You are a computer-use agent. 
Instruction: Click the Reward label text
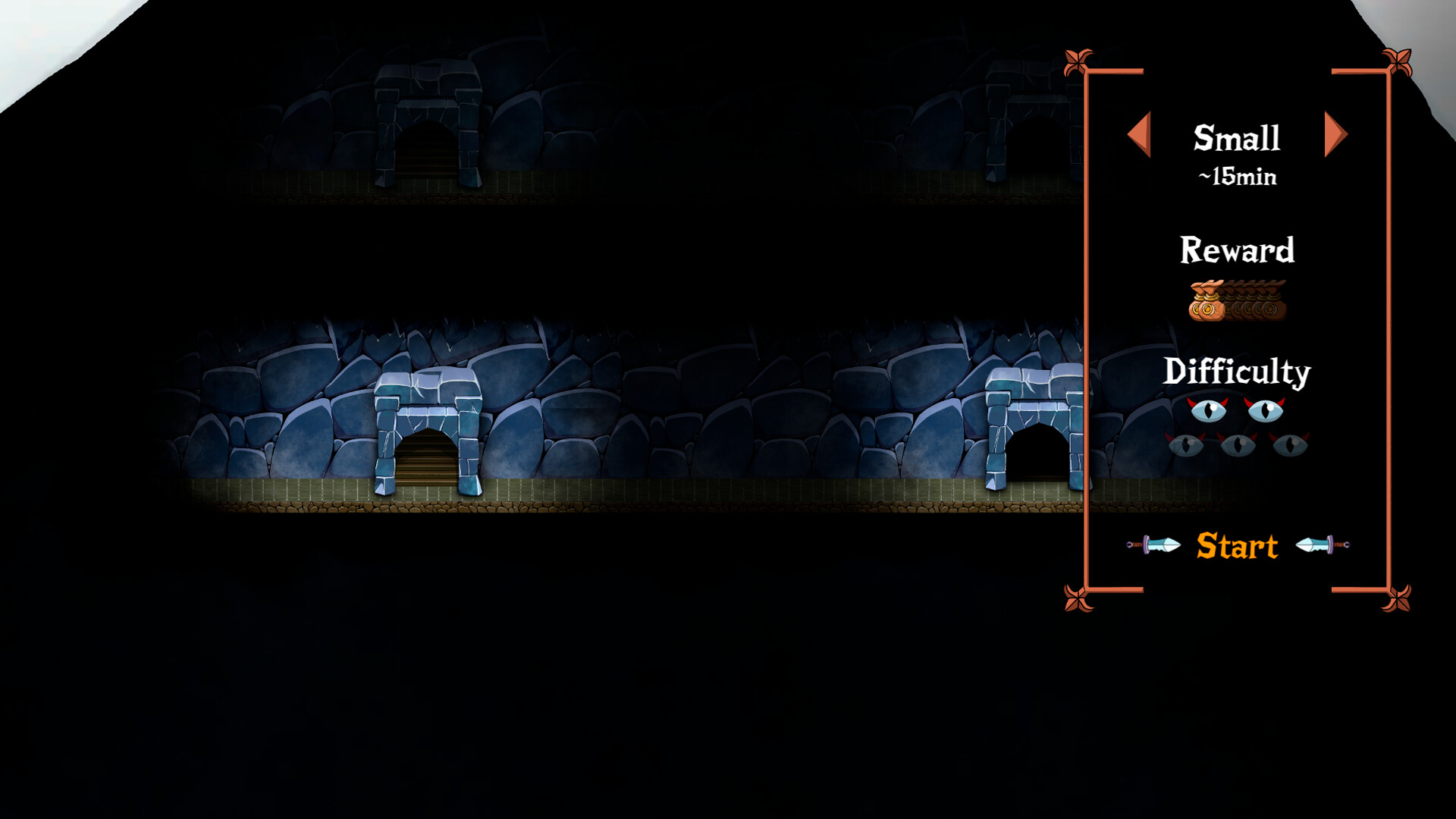[1237, 250]
